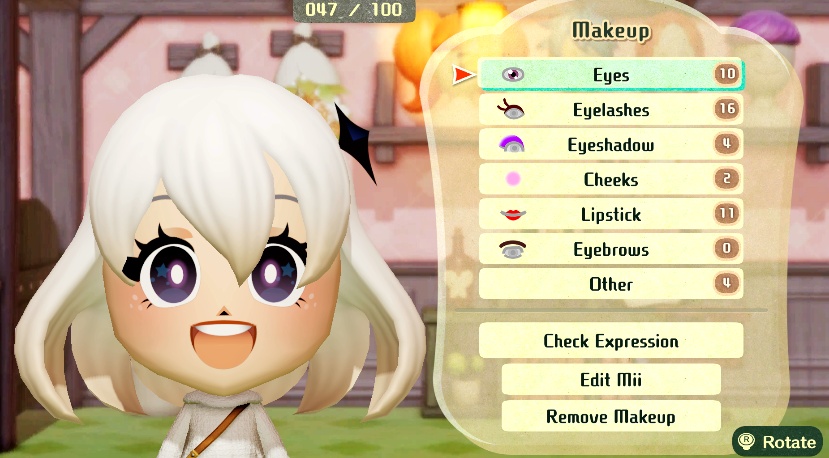Open the Other makeup category
The image size is (829, 458).
click(x=610, y=284)
